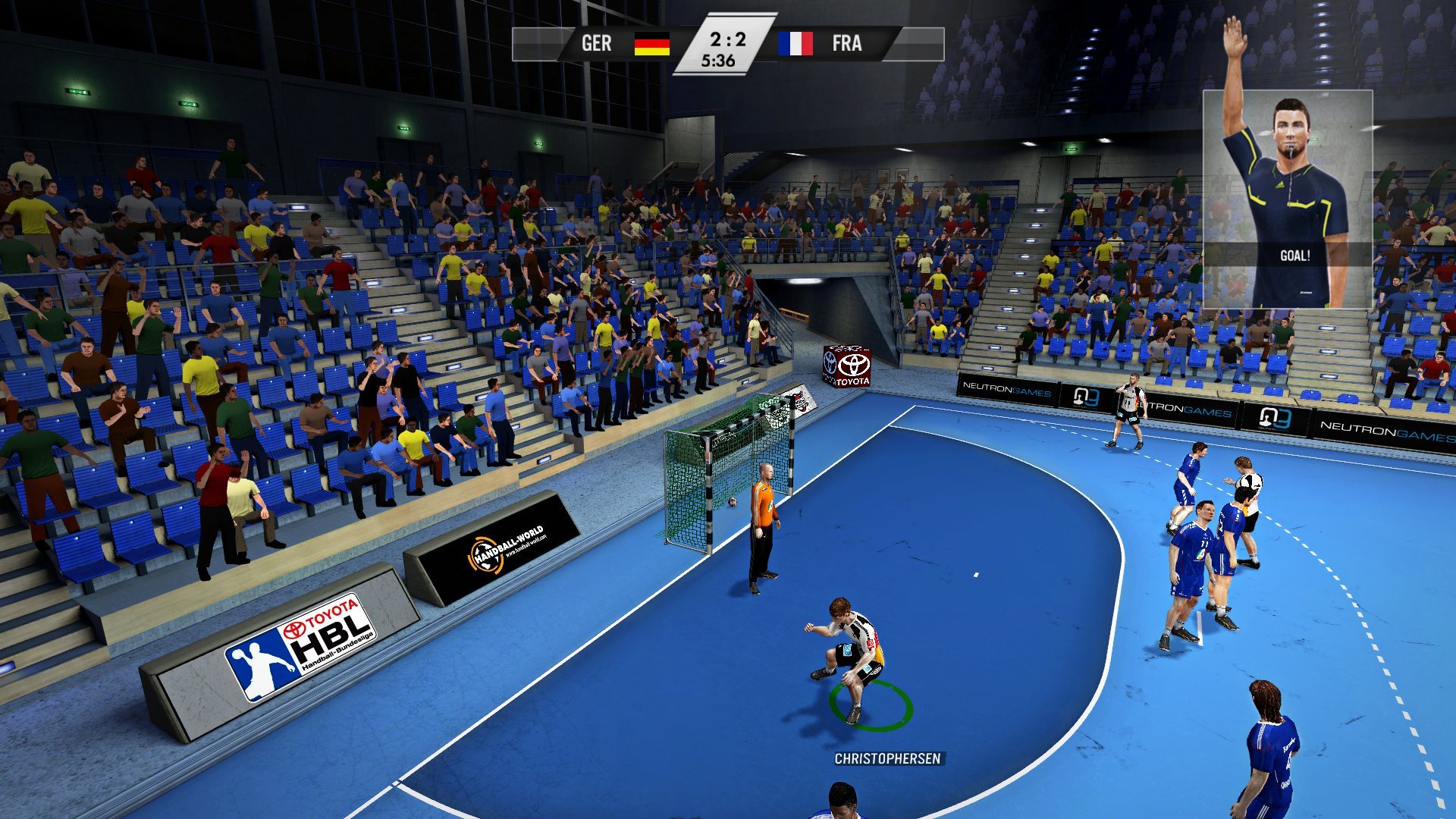This screenshot has width=1456, height=819.
Task: Select the referee GOAL! popup panel
Action: click(1287, 199)
